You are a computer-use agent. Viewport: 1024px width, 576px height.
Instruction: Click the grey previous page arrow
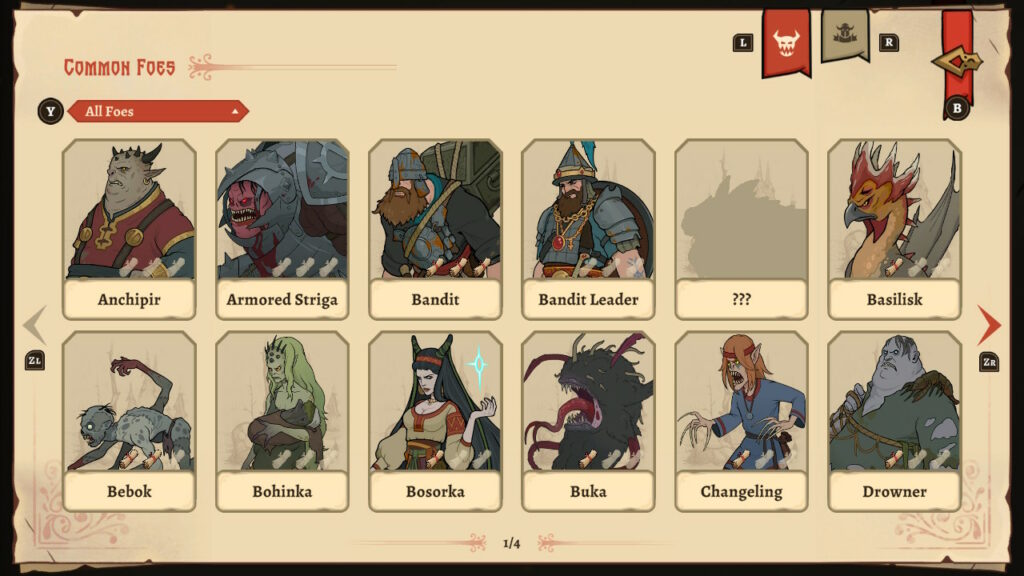coord(35,325)
